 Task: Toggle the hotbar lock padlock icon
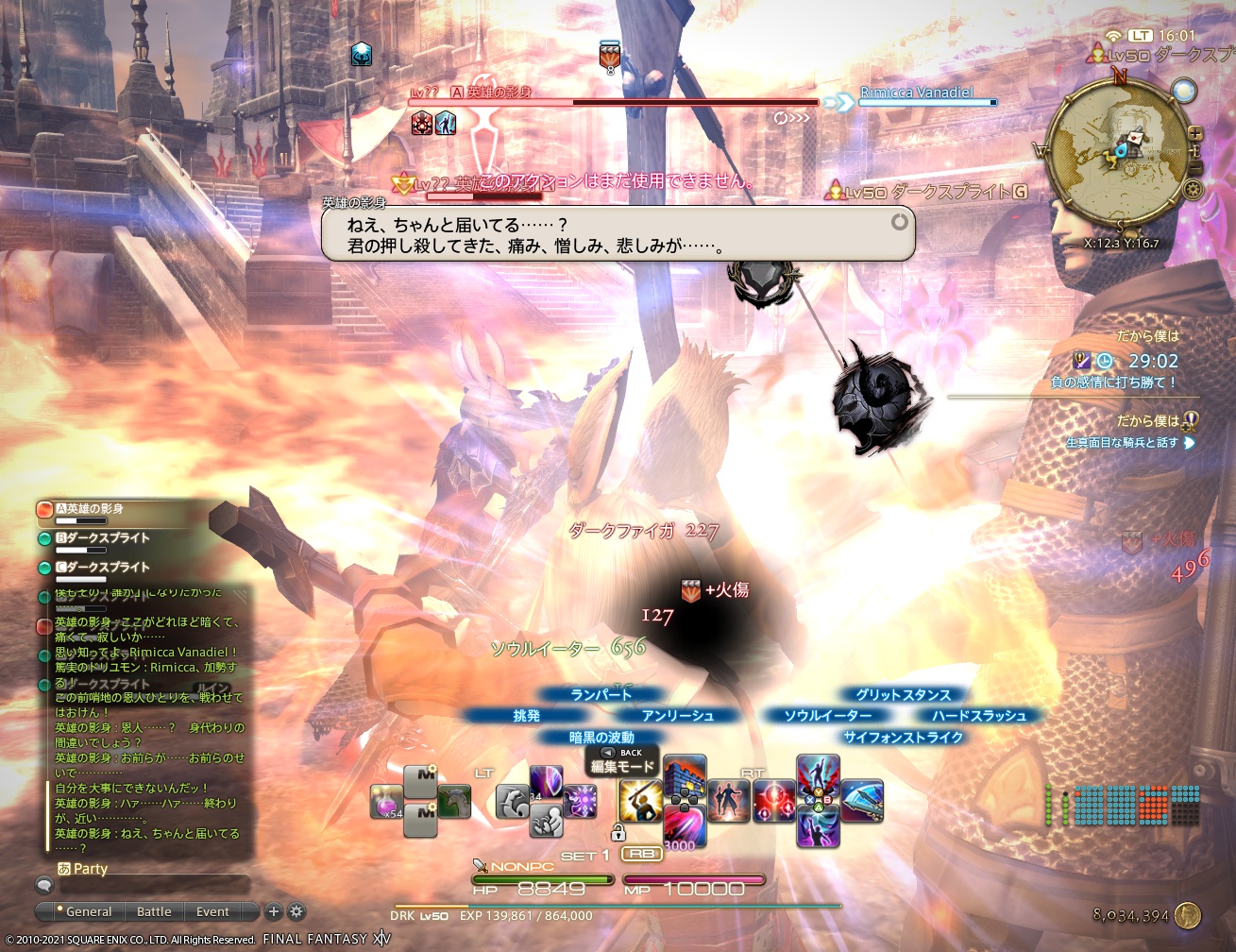618,831
